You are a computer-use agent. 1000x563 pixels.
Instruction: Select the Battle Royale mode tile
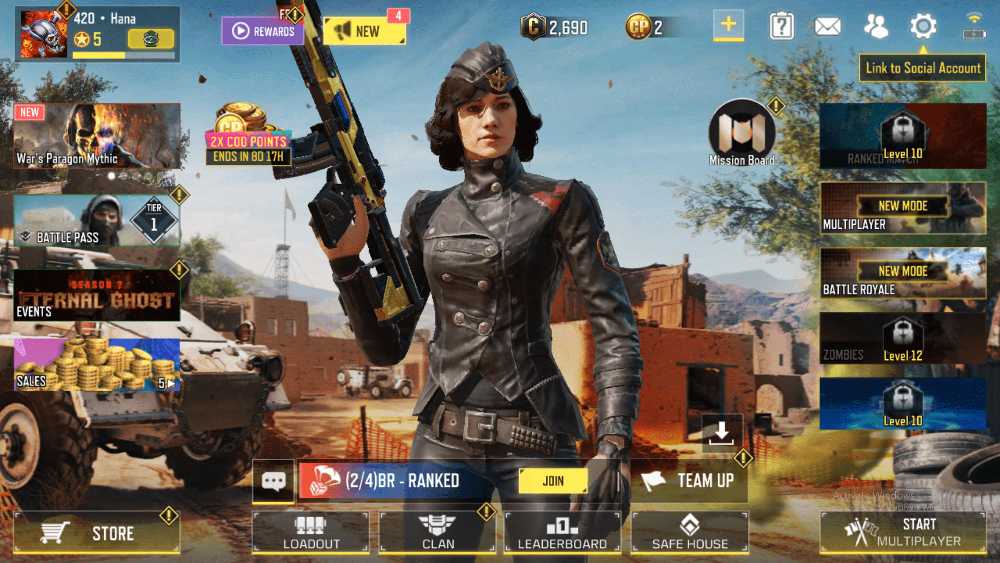click(x=903, y=274)
